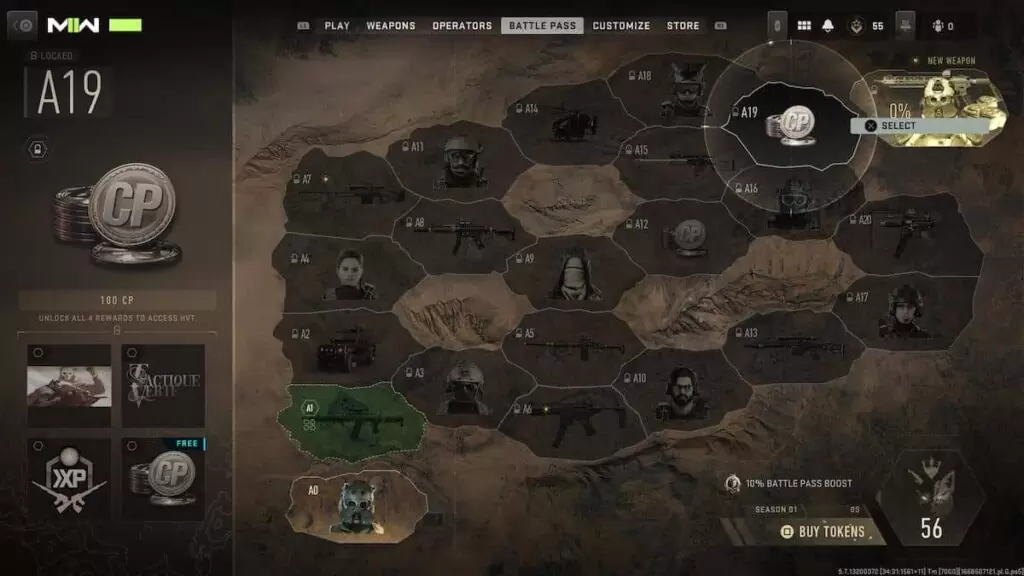Switch to the Weapons tab
This screenshot has height=576, width=1024.
pyautogui.click(x=391, y=26)
